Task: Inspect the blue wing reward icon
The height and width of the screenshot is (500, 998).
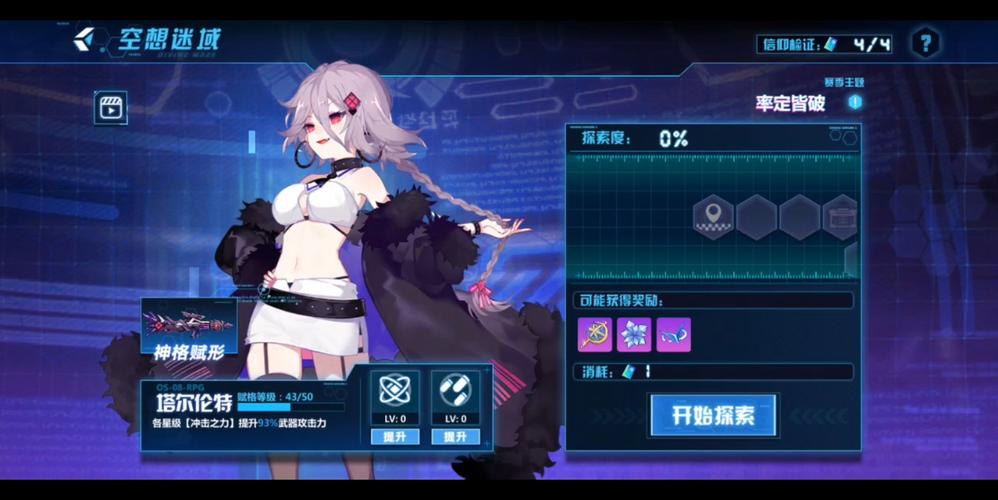Action: (673, 335)
